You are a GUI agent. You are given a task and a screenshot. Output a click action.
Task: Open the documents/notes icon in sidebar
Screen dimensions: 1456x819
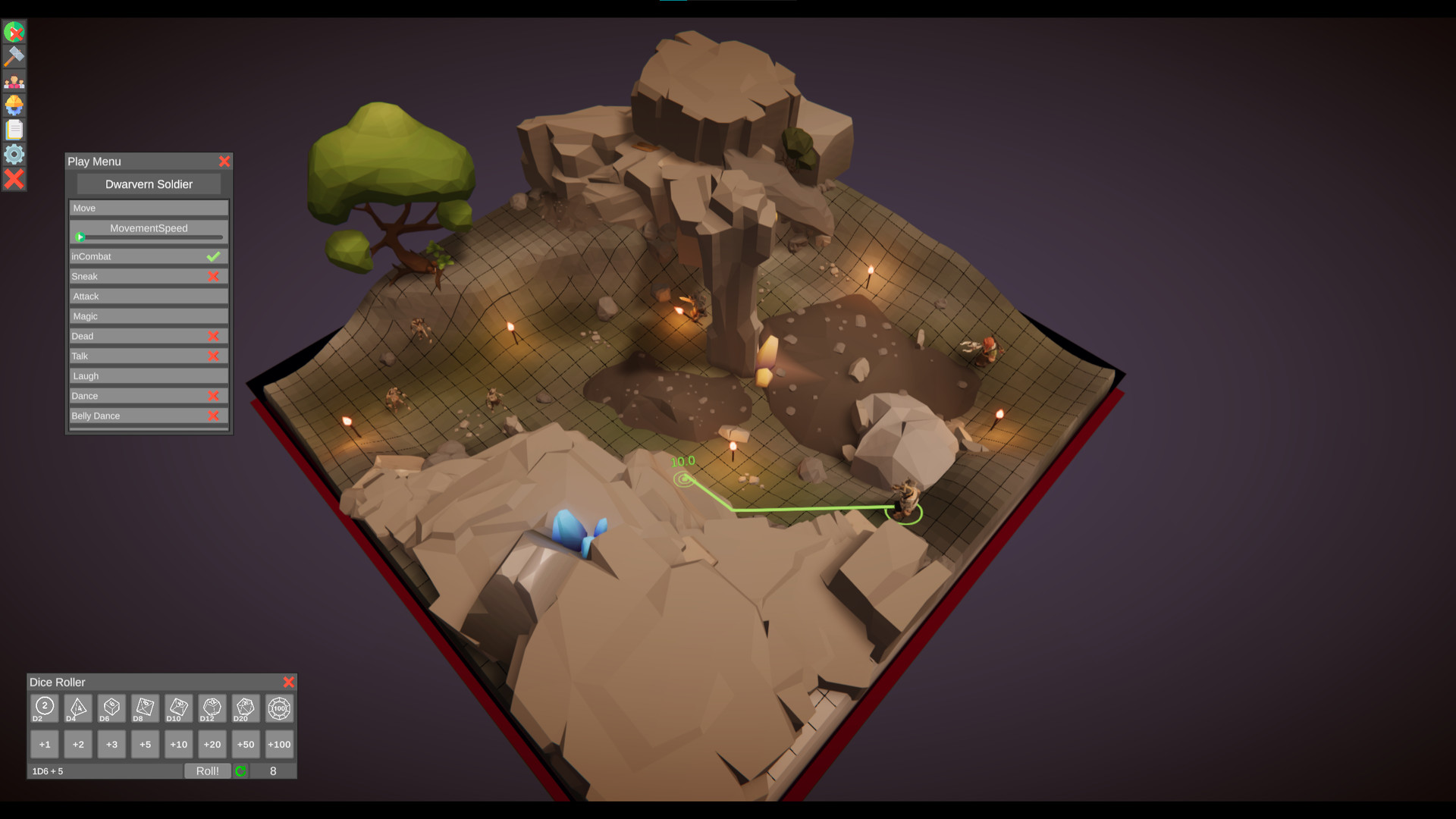(x=14, y=129)
